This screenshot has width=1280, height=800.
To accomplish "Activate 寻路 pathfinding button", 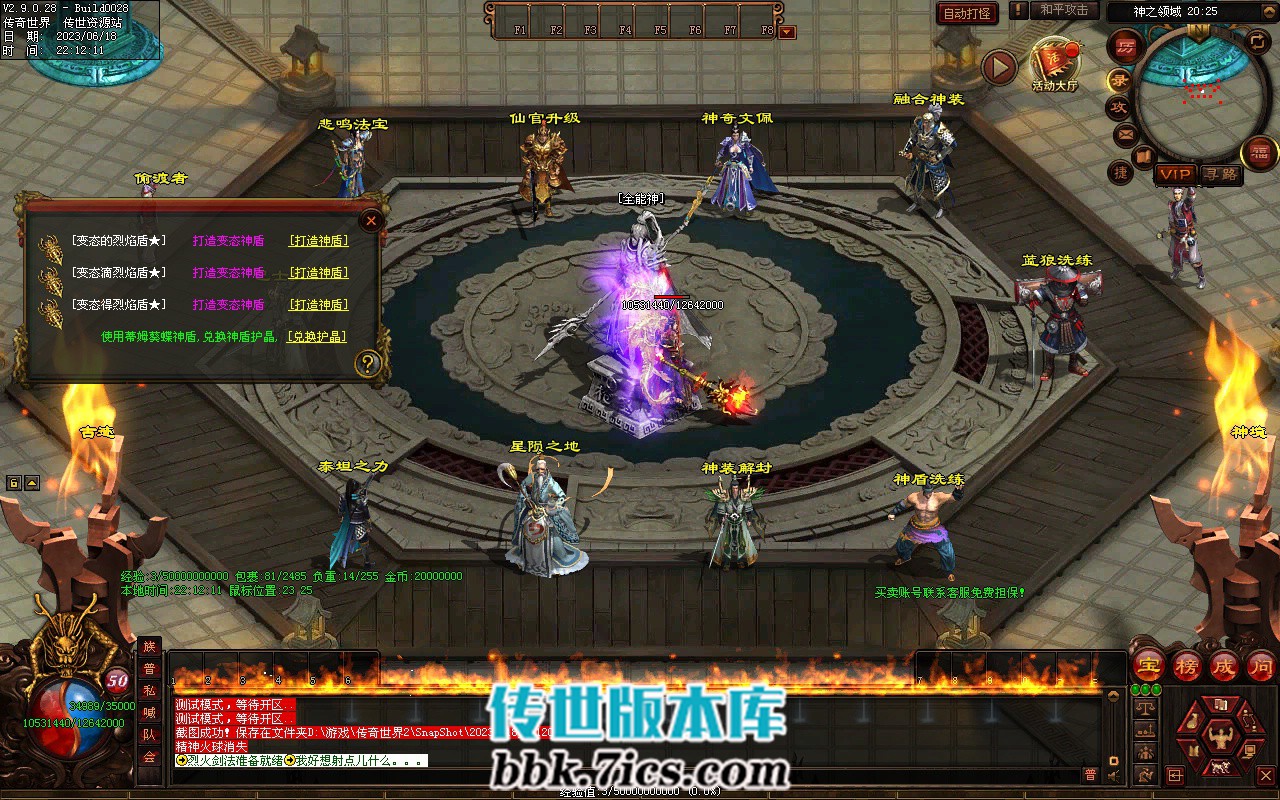I will pos(1220,174).
